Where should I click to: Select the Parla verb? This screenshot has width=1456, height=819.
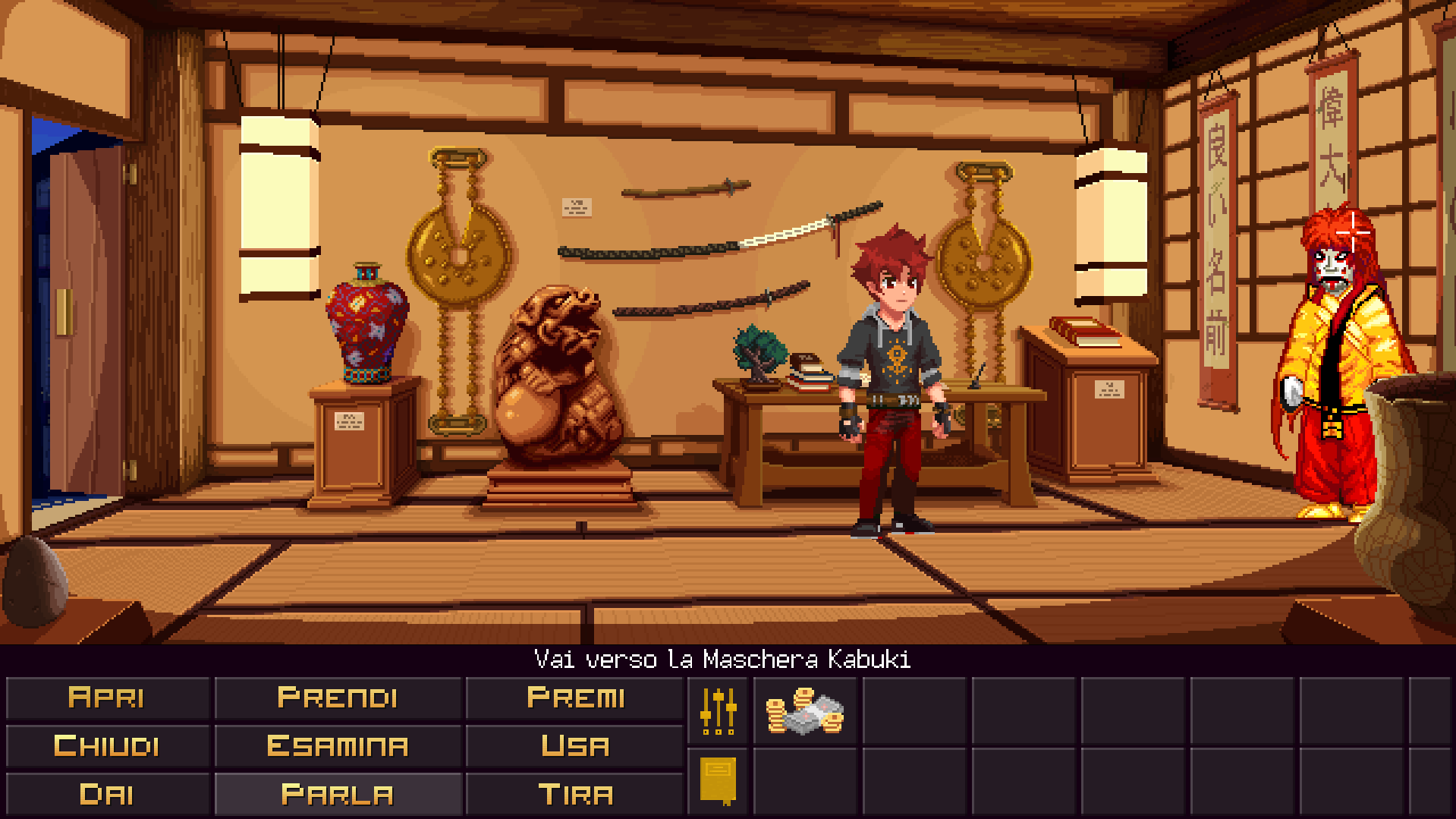(x=338, y=794)
